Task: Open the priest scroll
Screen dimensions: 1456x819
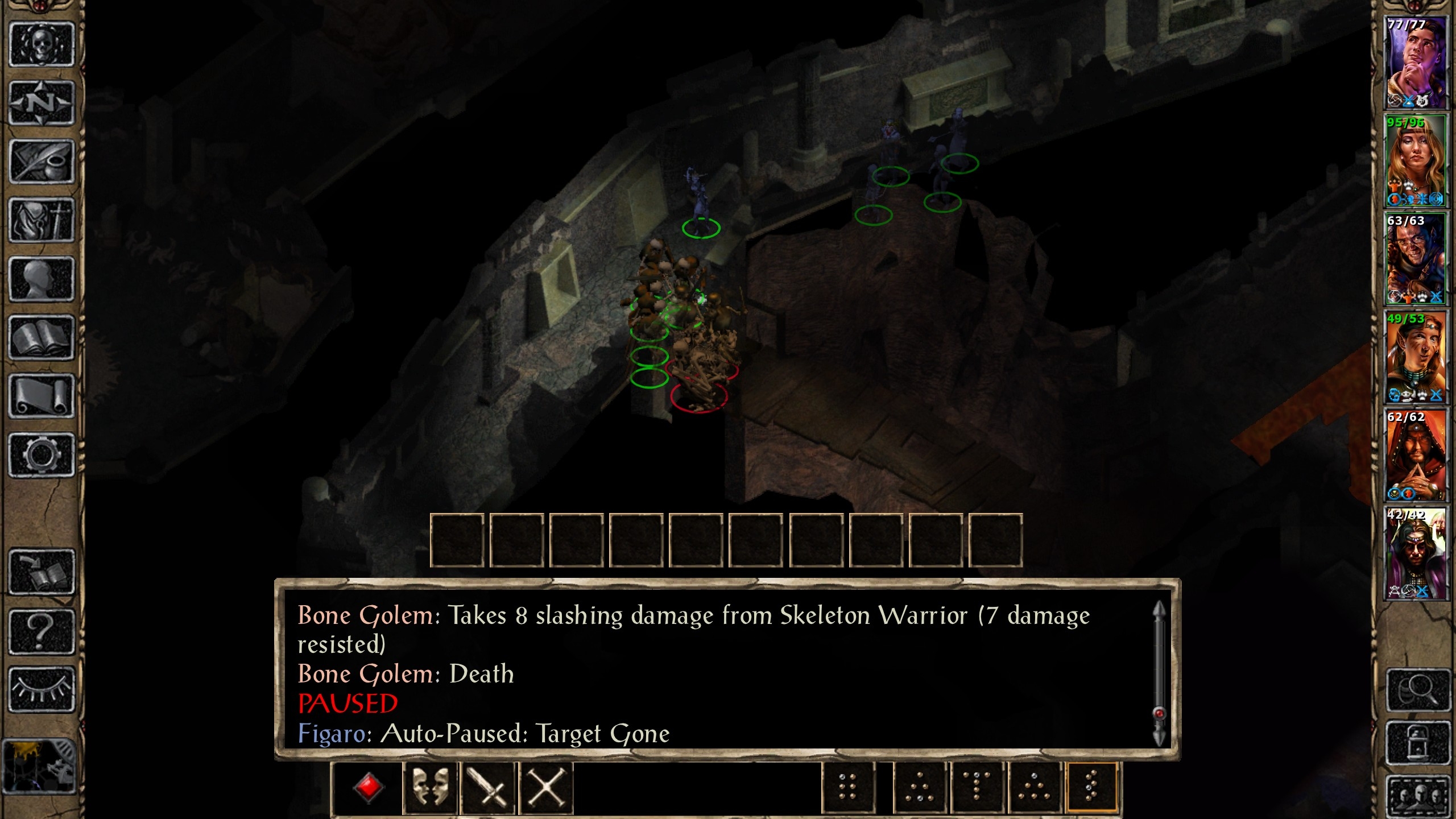Action: pyautogui.click(x=42, y=396)
